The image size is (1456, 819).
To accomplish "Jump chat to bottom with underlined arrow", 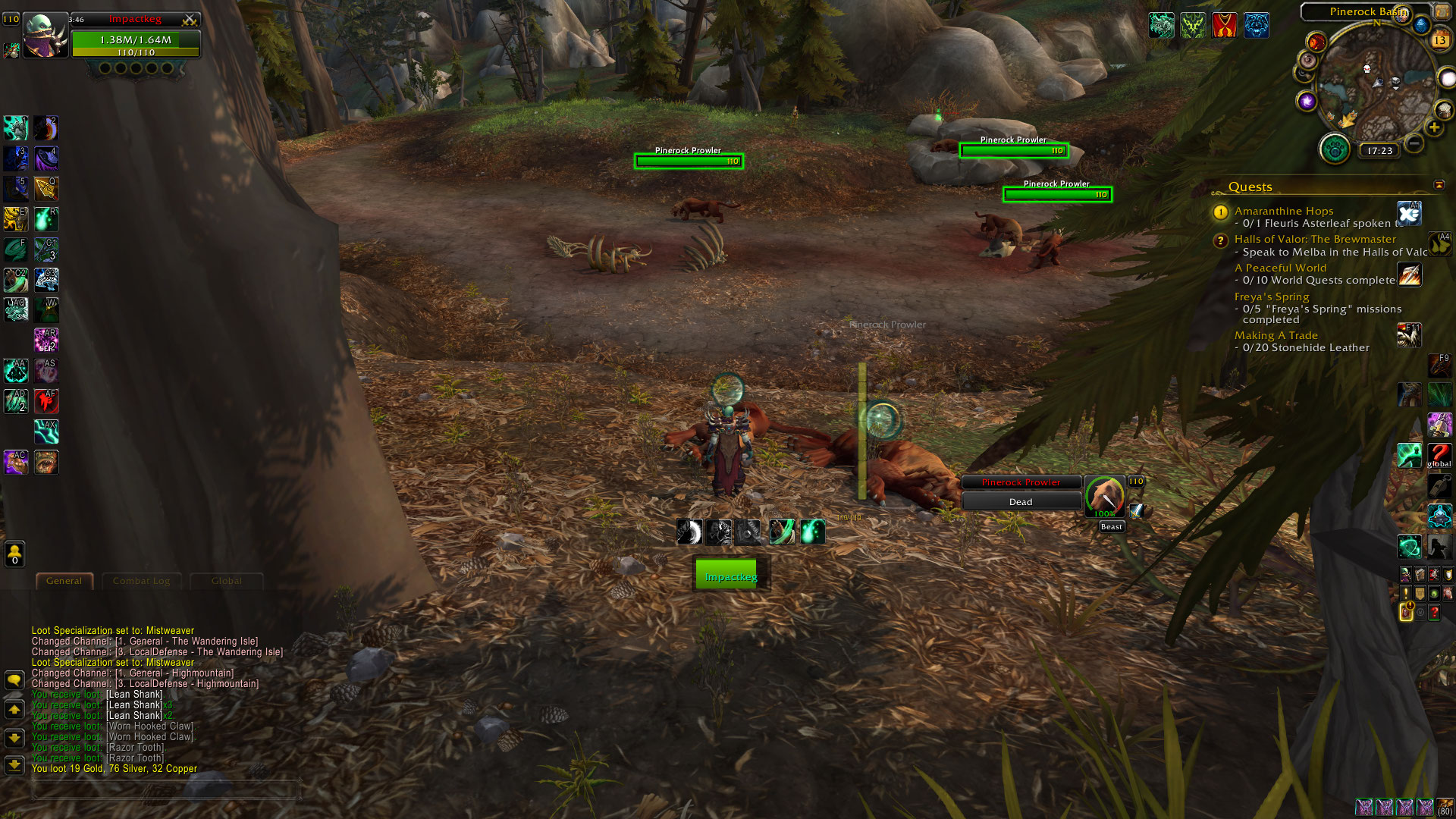I will click(14, 764).
